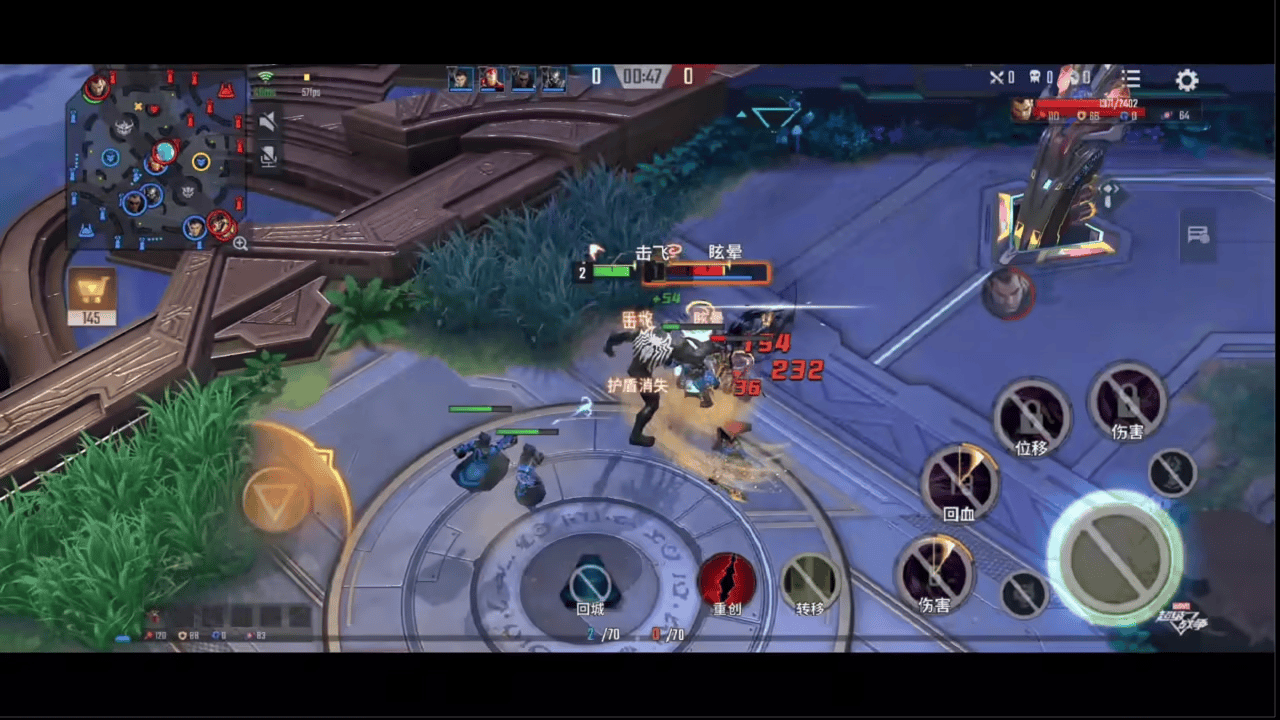The height and width of the screenshot is (720, 1280).
Task: Use the 重创 summoner spell
Action: coord(727,581)
